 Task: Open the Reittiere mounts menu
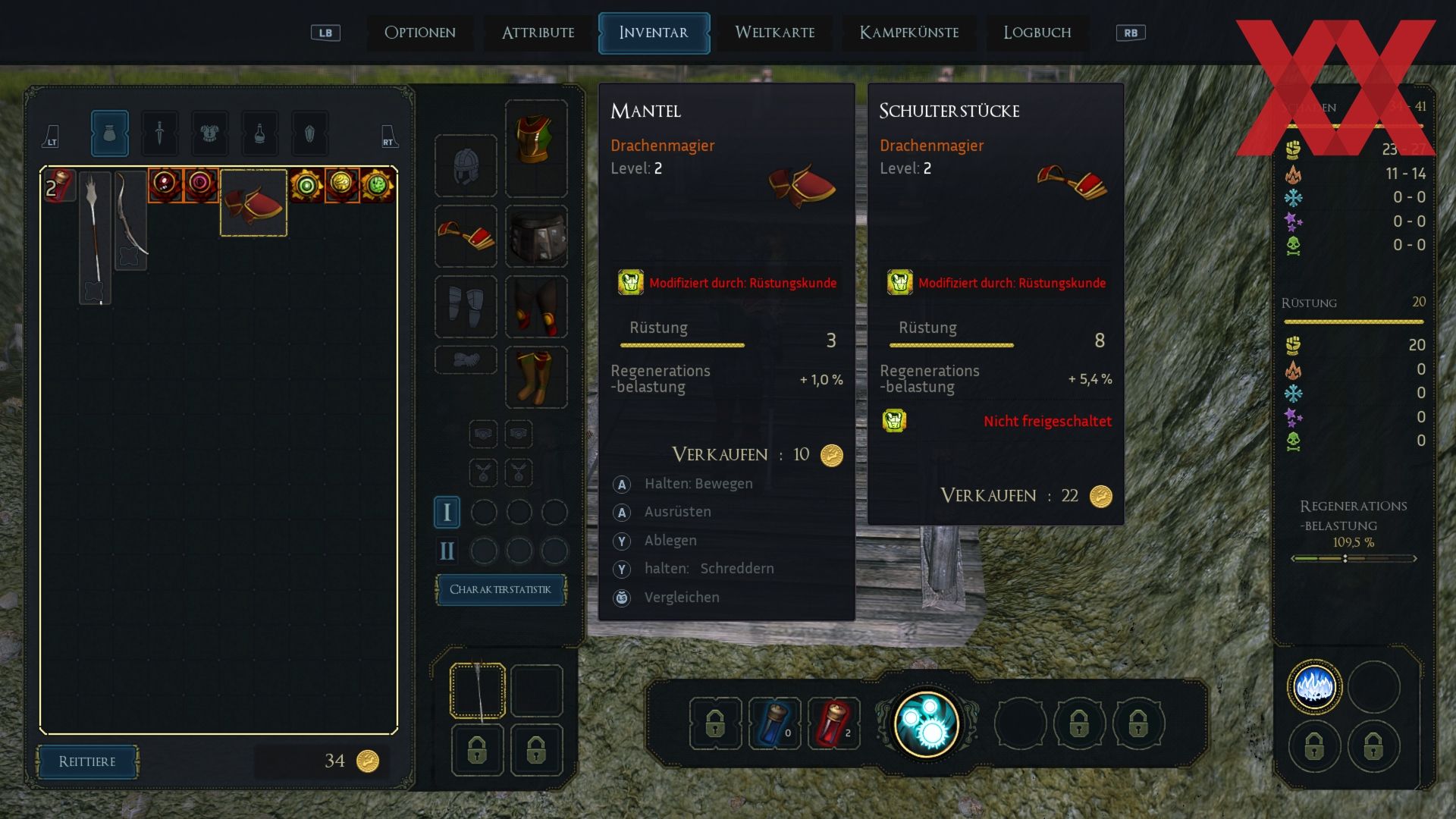tap(87, 761)
